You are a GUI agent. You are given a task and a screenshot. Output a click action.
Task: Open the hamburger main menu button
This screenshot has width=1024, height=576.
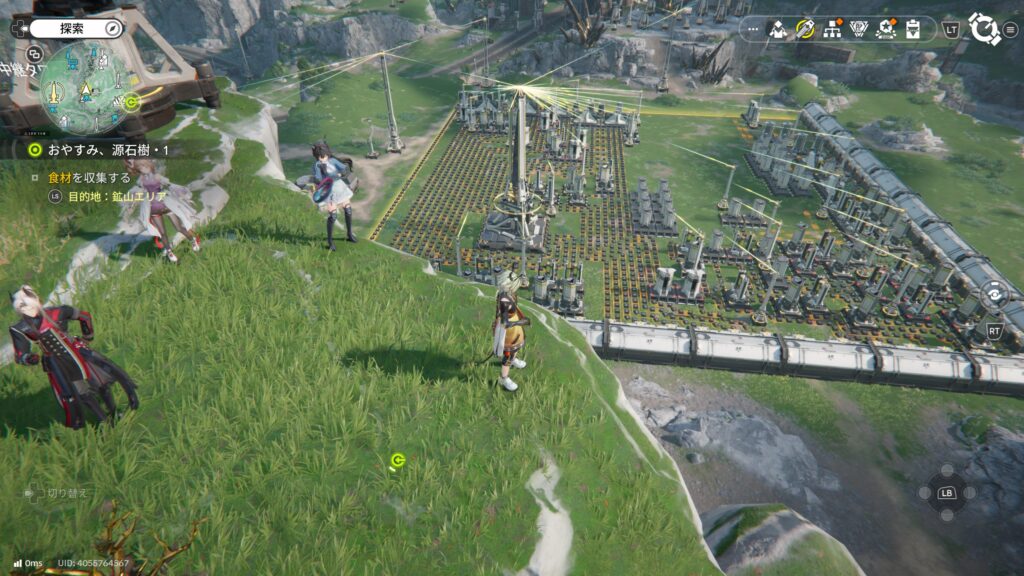coord(1010,29)
